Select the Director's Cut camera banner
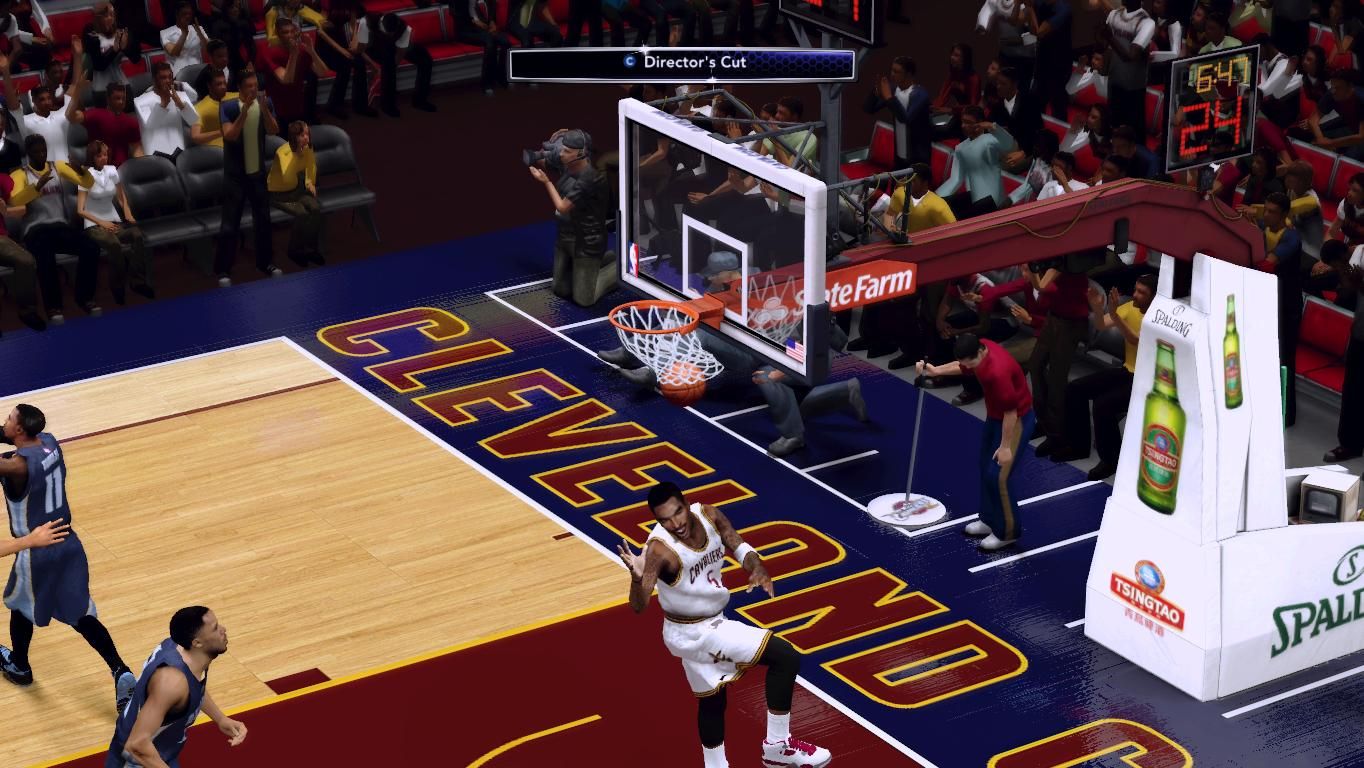1364x768 pixels. click(x=683, y=63)
